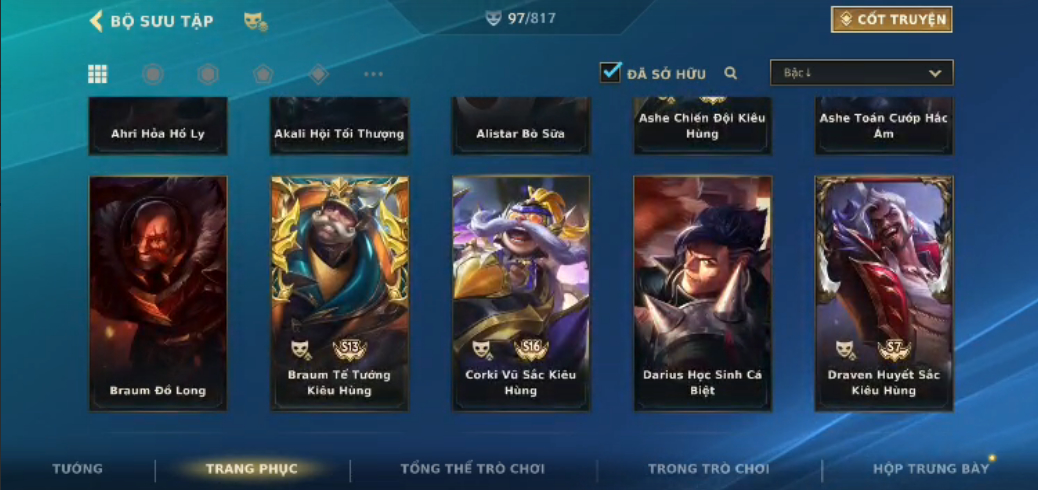Select the Braum Đồ Long skin card
Image resolution: width=1038 pixels, height=490 pixels.
tap(158, 293)
